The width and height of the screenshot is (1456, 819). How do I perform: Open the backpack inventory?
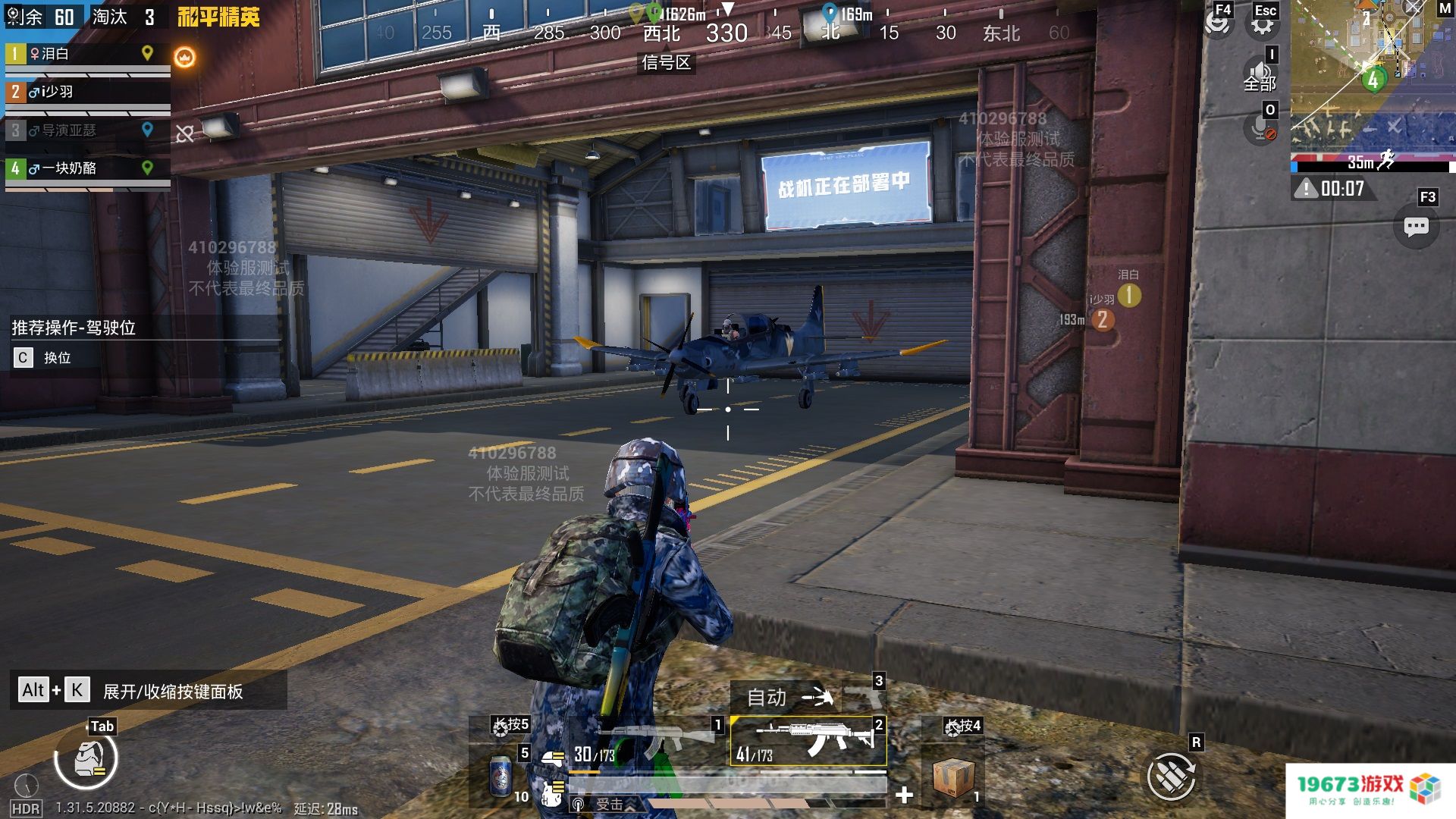pos(86,759)
